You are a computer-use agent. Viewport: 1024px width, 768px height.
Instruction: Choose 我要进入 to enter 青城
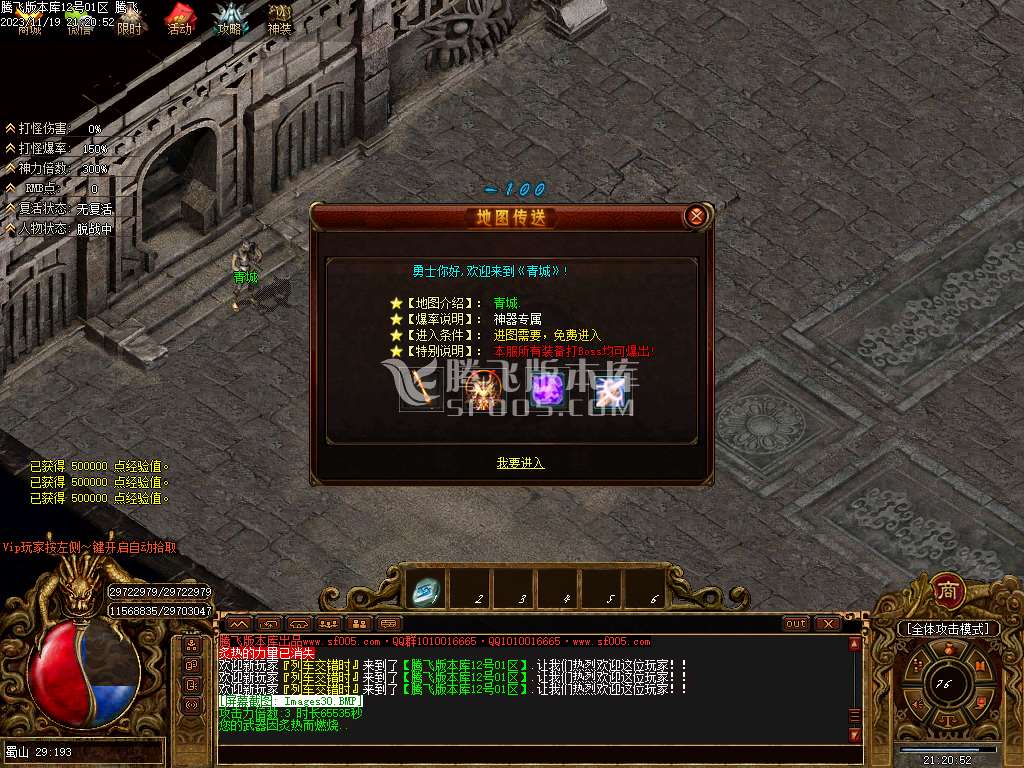[520, 463]
